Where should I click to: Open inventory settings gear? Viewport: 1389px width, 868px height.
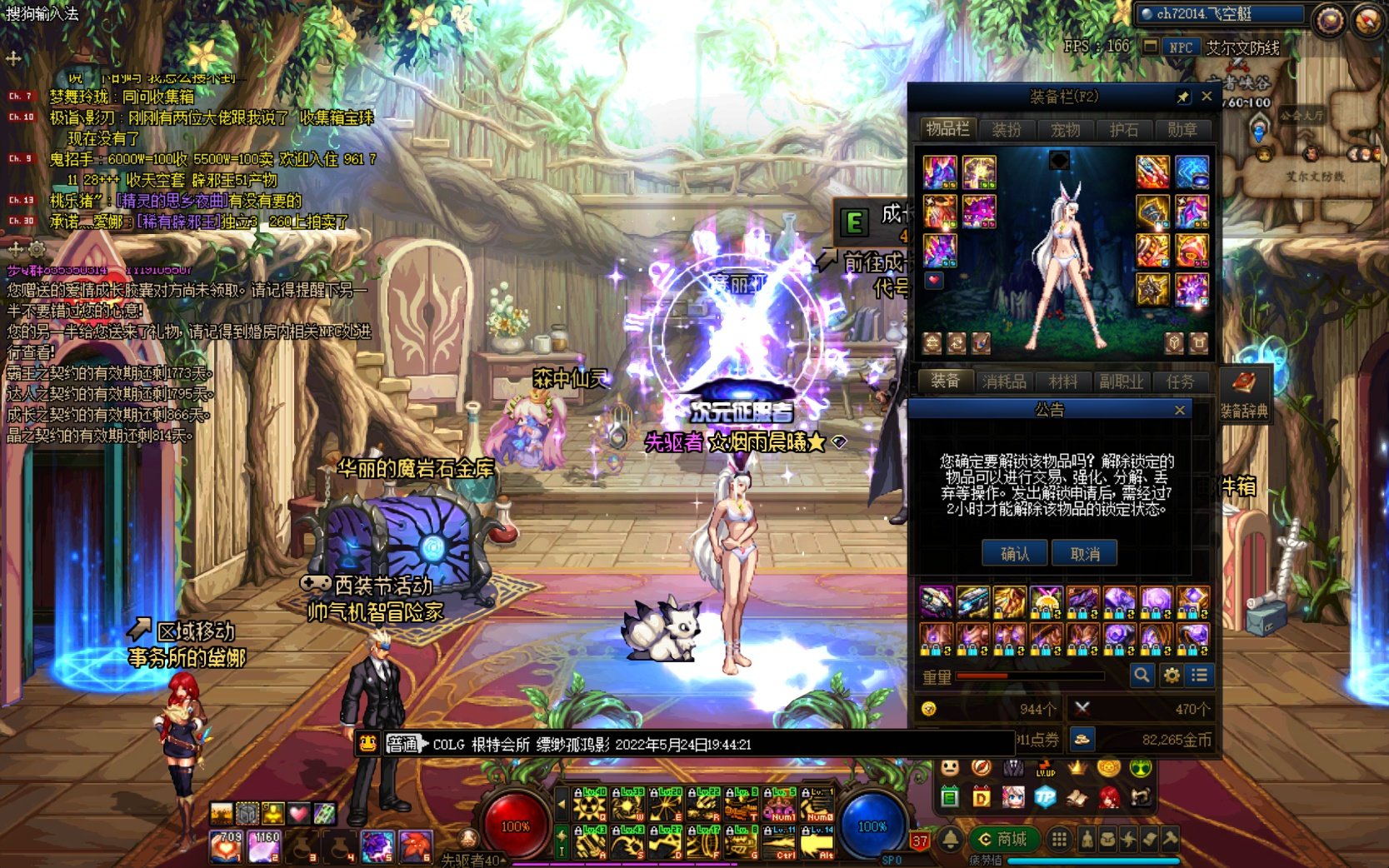[1172, 676]
